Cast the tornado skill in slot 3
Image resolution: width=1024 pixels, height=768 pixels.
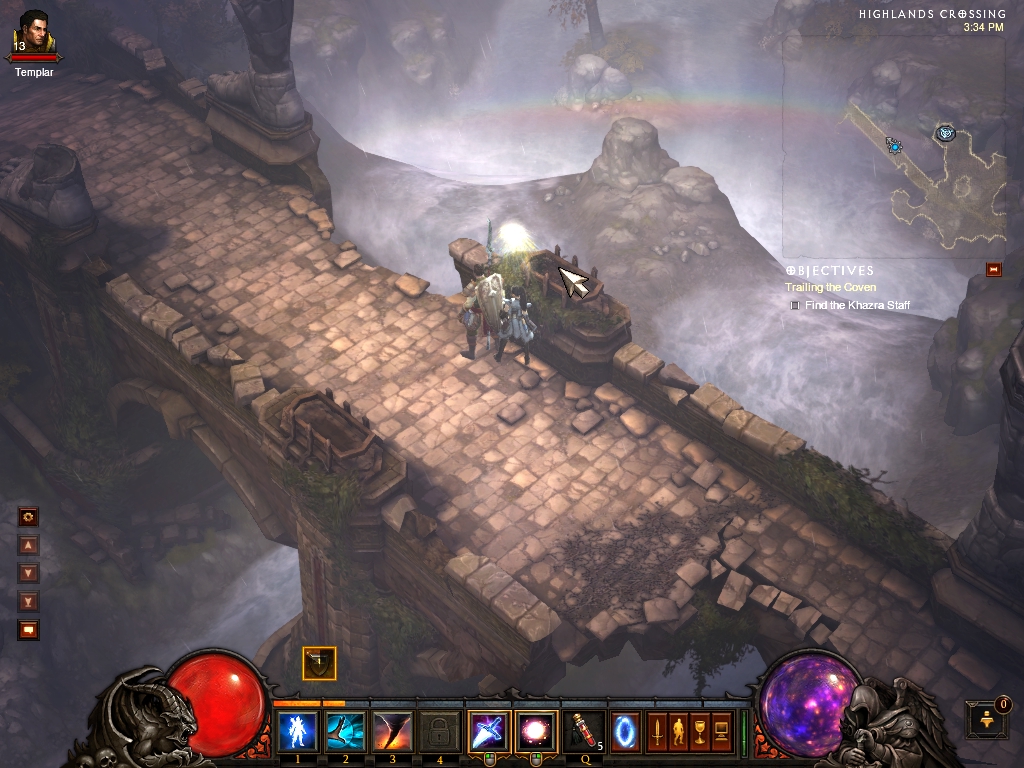(392, 731)
